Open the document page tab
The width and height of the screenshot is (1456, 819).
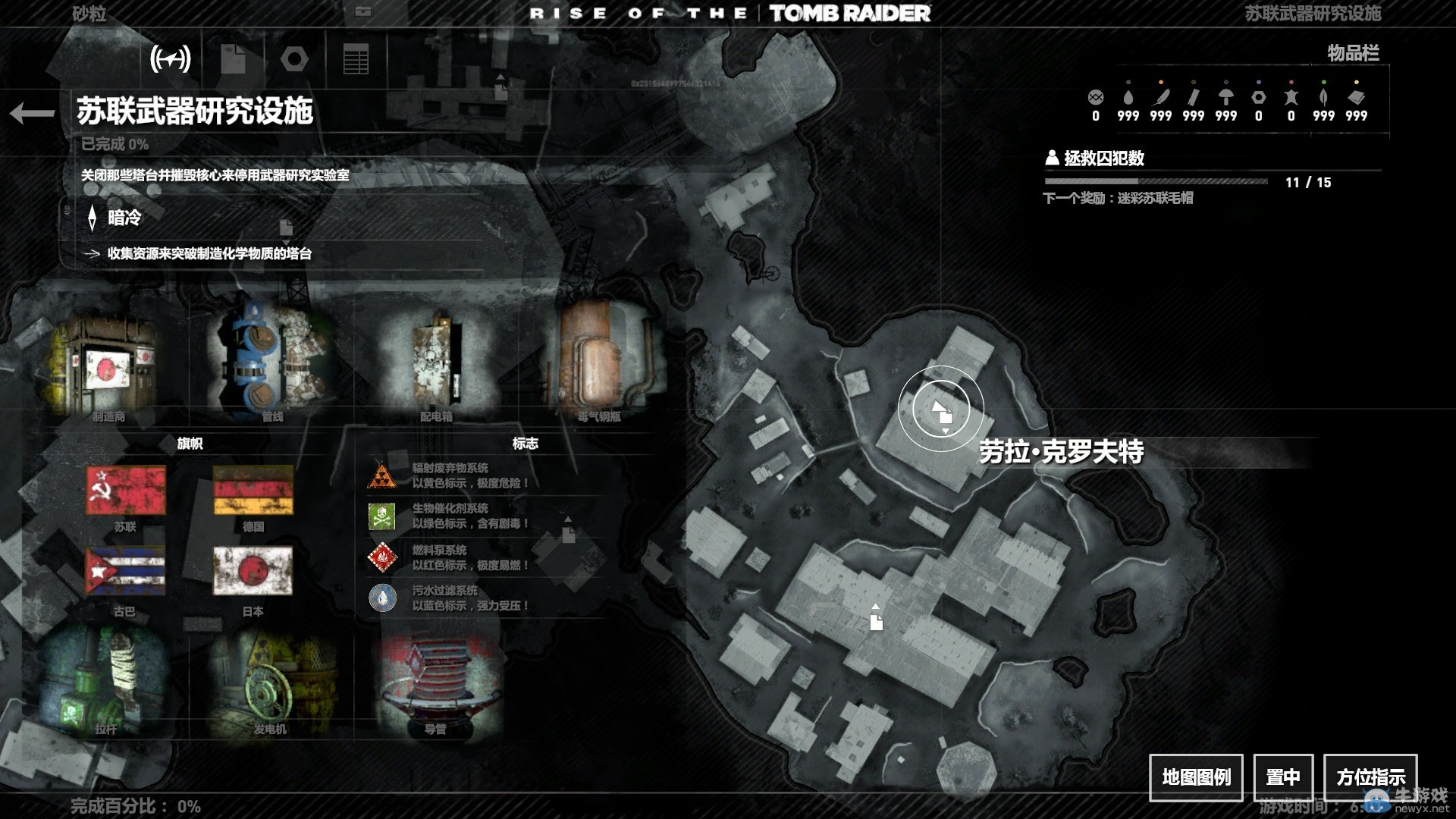[x=233, y=58]
